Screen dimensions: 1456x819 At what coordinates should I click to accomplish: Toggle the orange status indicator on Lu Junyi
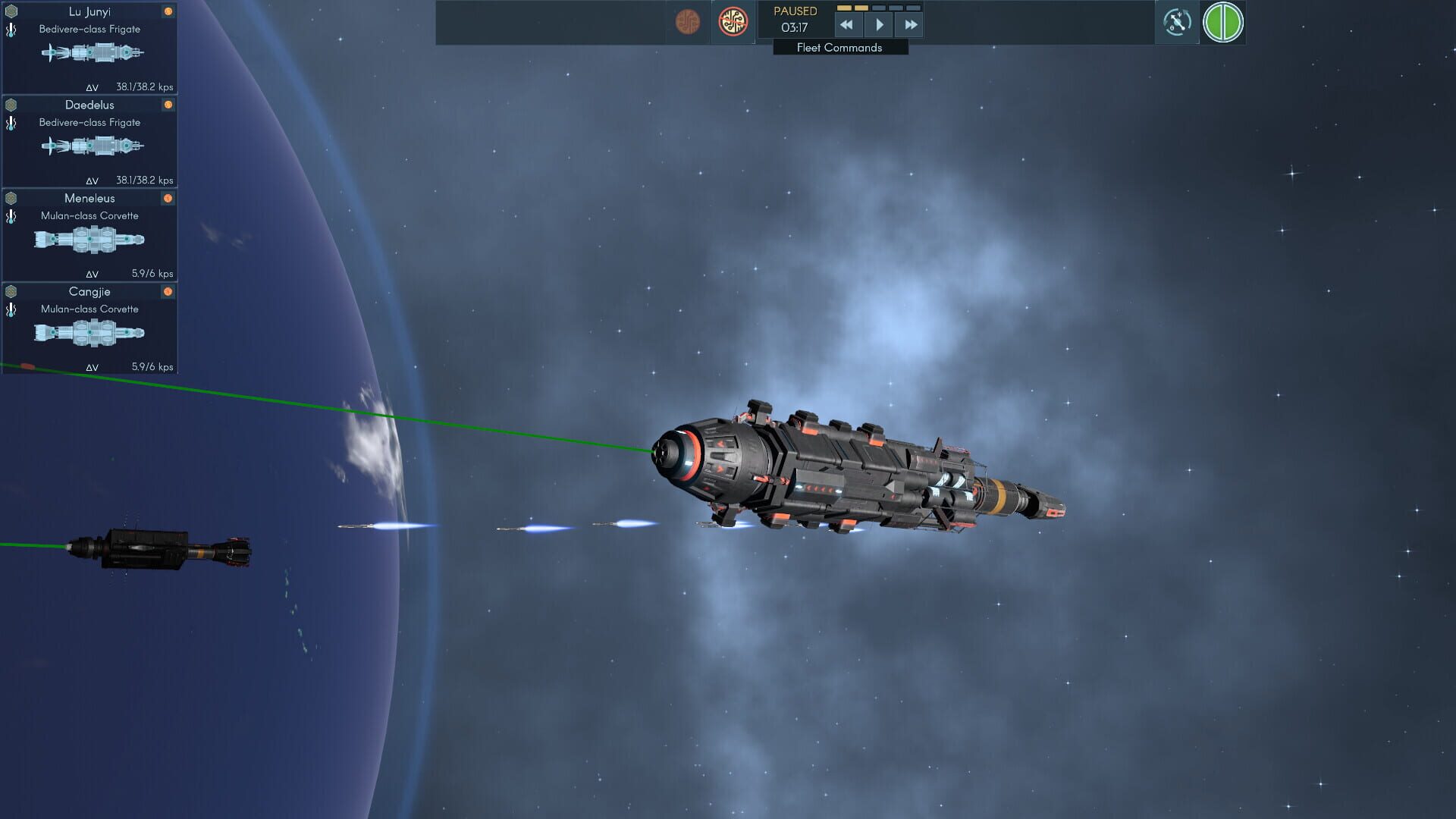(168, 11)
